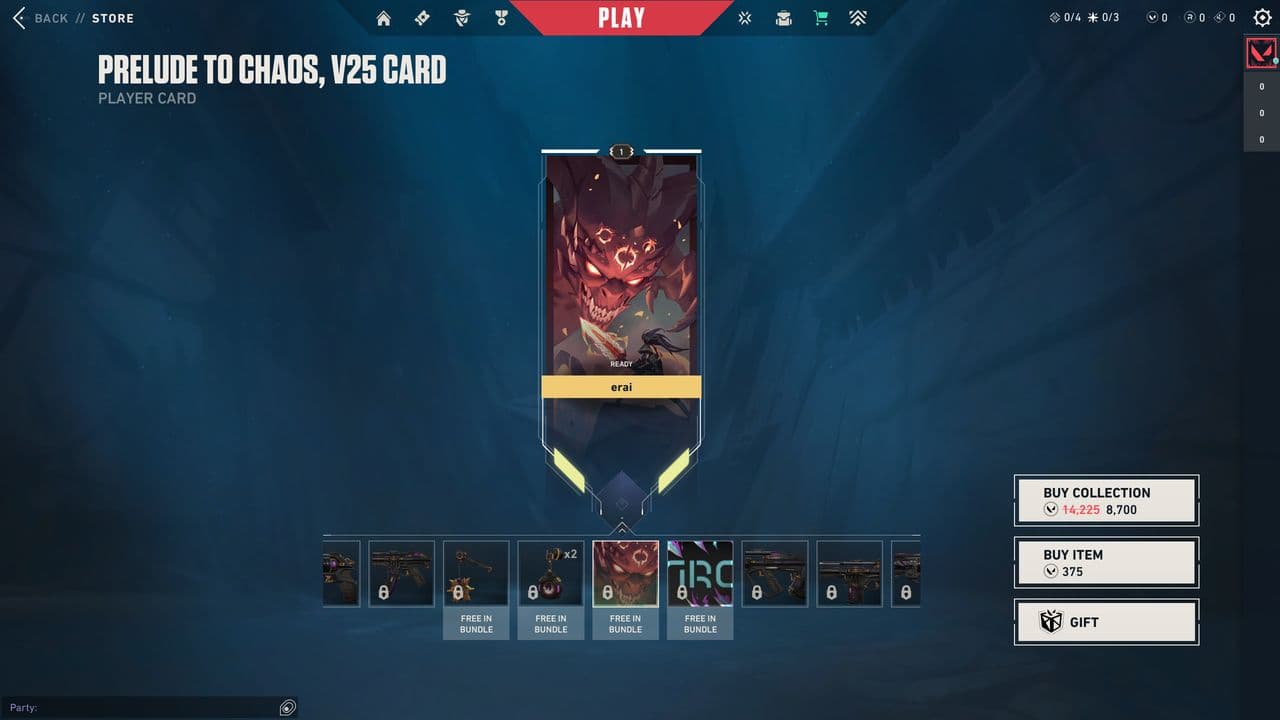The width and height of the screenshot is (1280, 720).
Task: View the Agents page icon
Action: pos(461,17)
